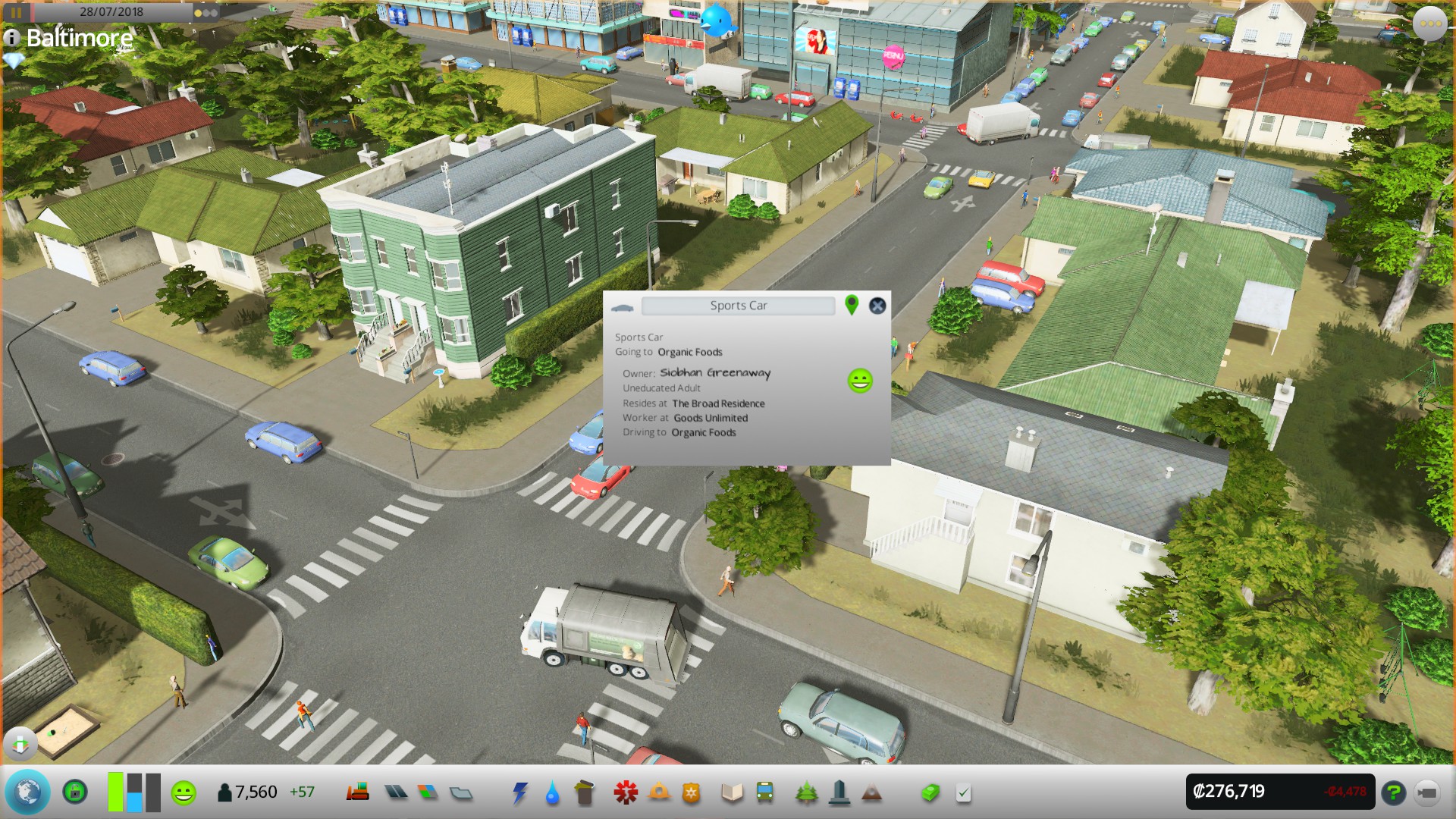The image size is (1456, 819).
Task: Open the Baltimore city info button
Action: point(11,37)
